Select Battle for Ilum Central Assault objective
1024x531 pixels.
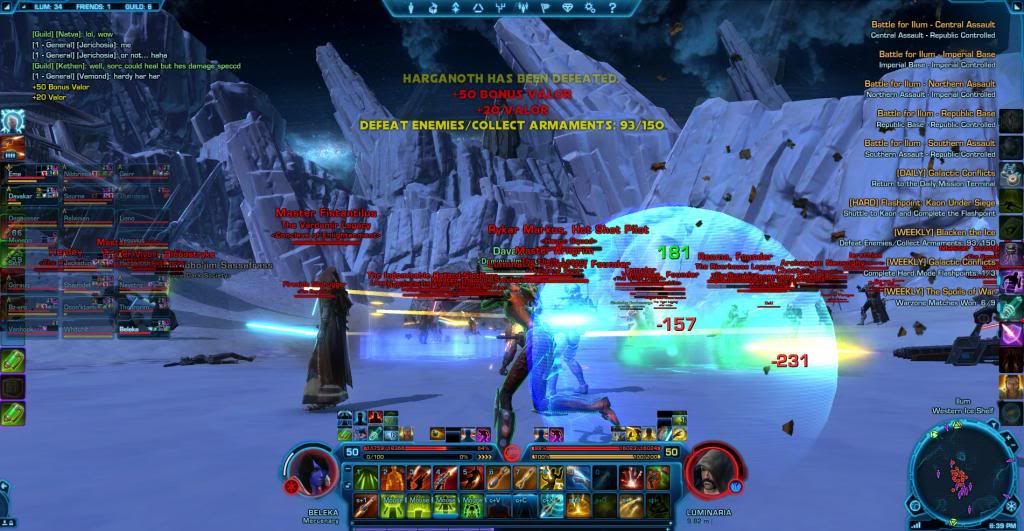click(x=936, y=25)
